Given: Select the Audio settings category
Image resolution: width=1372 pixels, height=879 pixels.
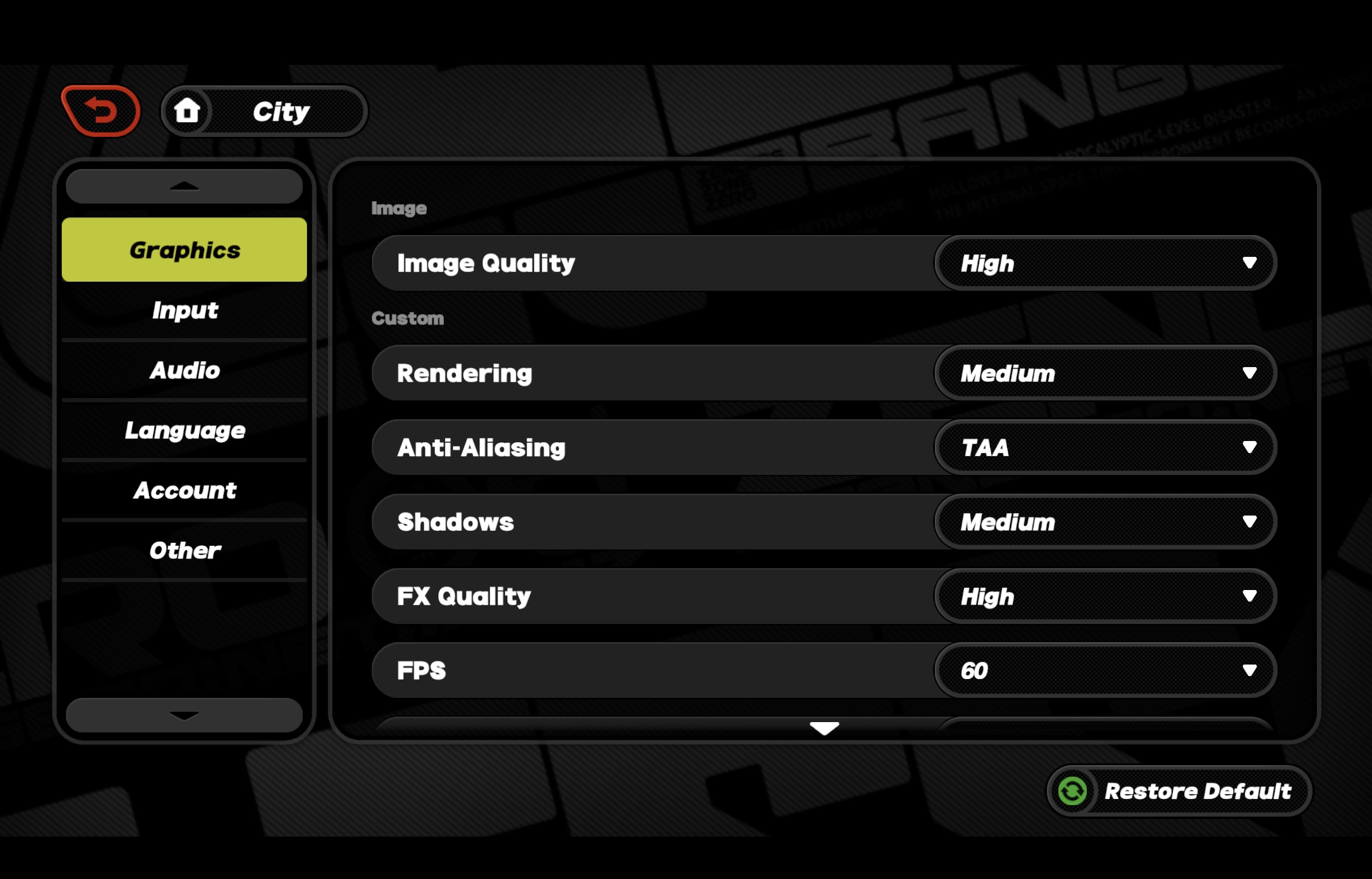Looking at the screenshot, I should pyautogui.click(x=184, y=370).
